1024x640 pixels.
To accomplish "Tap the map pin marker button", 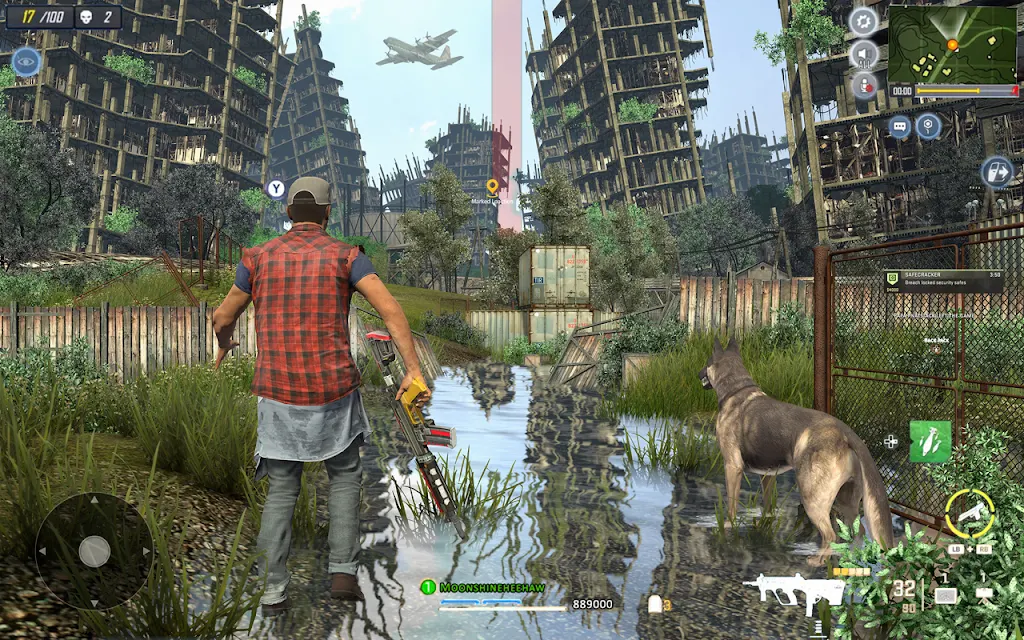I will tap(930, 126).
